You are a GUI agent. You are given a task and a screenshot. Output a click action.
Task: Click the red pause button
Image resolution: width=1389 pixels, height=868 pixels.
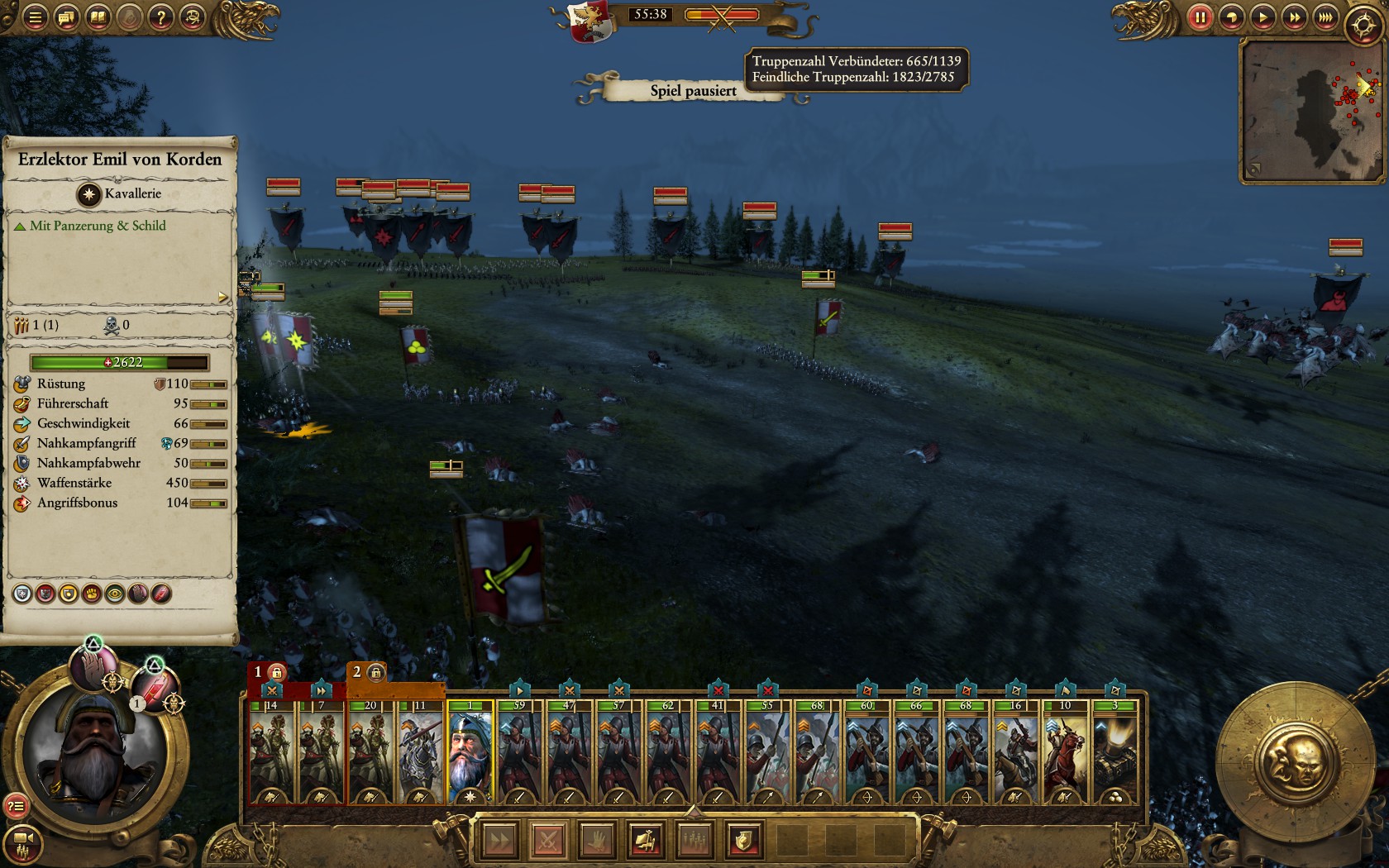[1200, 17]
